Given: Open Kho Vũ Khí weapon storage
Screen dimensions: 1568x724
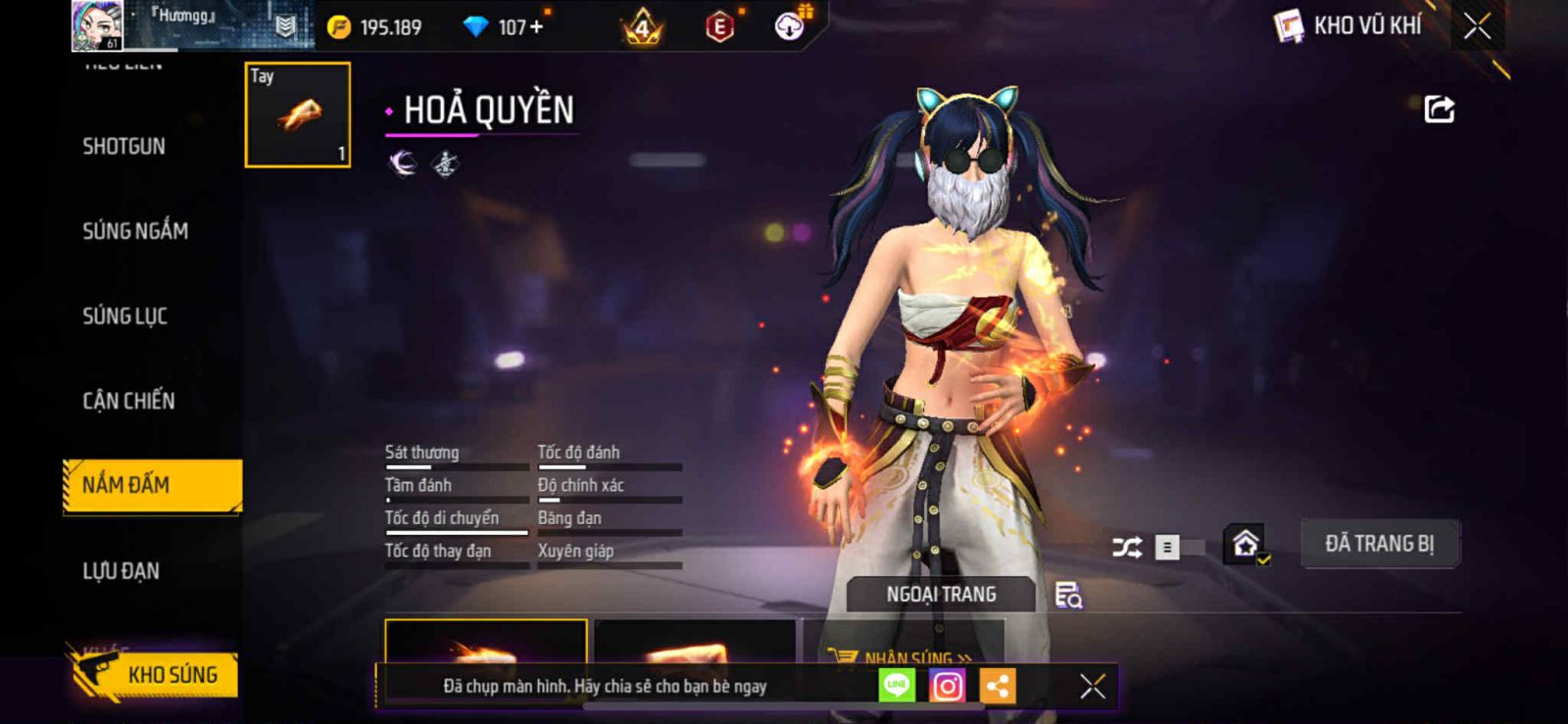Looking at the screenshot, I should 1348,26.
